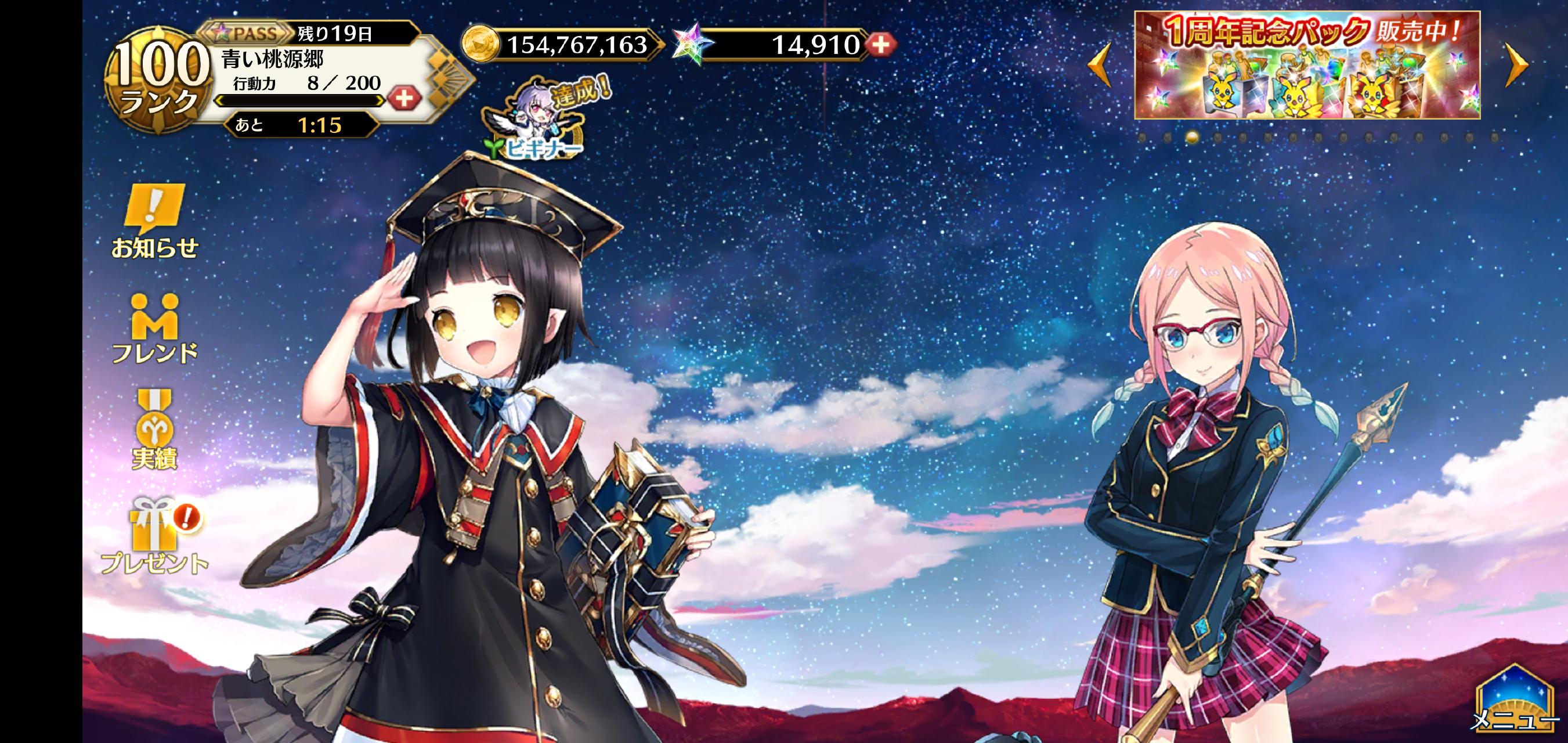
Task: Open the お知らせ notices icon
Action: [x=154, y=221]
